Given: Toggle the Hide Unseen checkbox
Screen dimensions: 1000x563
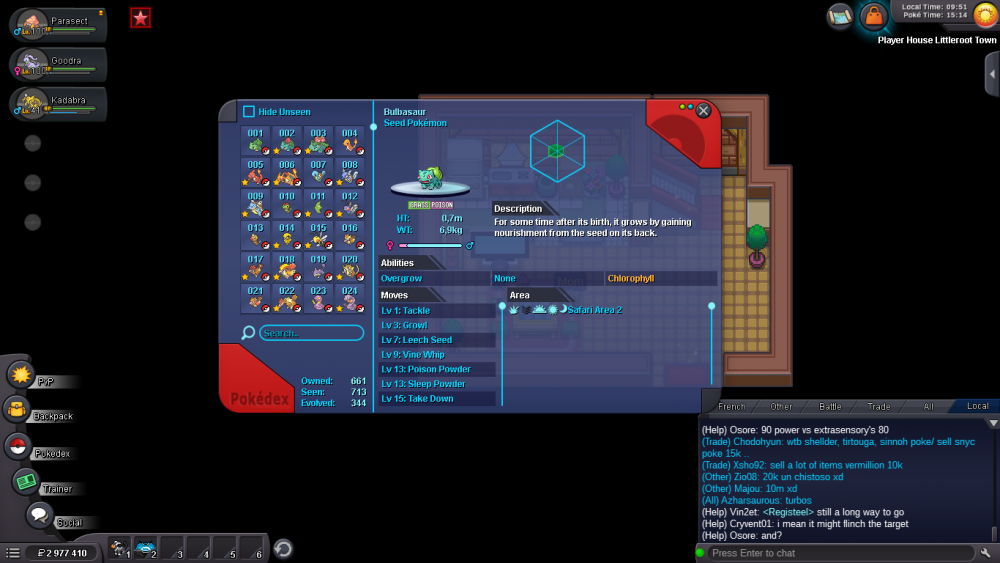Looking at the screenshot, I should click(249, 112).
